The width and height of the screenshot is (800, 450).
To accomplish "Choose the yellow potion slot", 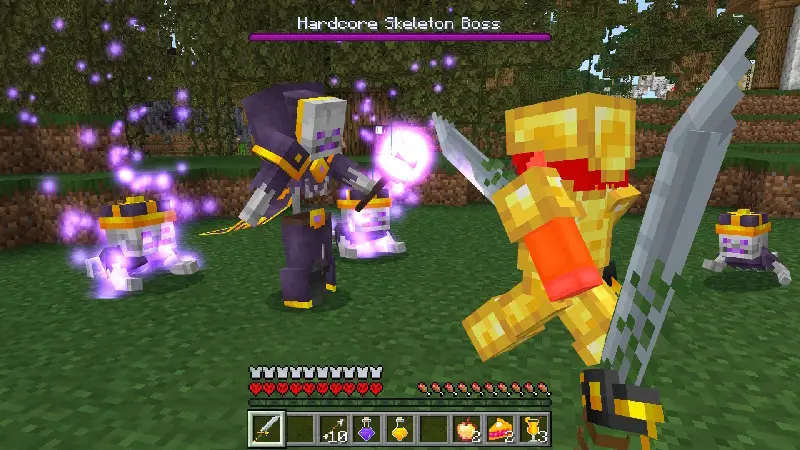I will click(x=400, y=428).
